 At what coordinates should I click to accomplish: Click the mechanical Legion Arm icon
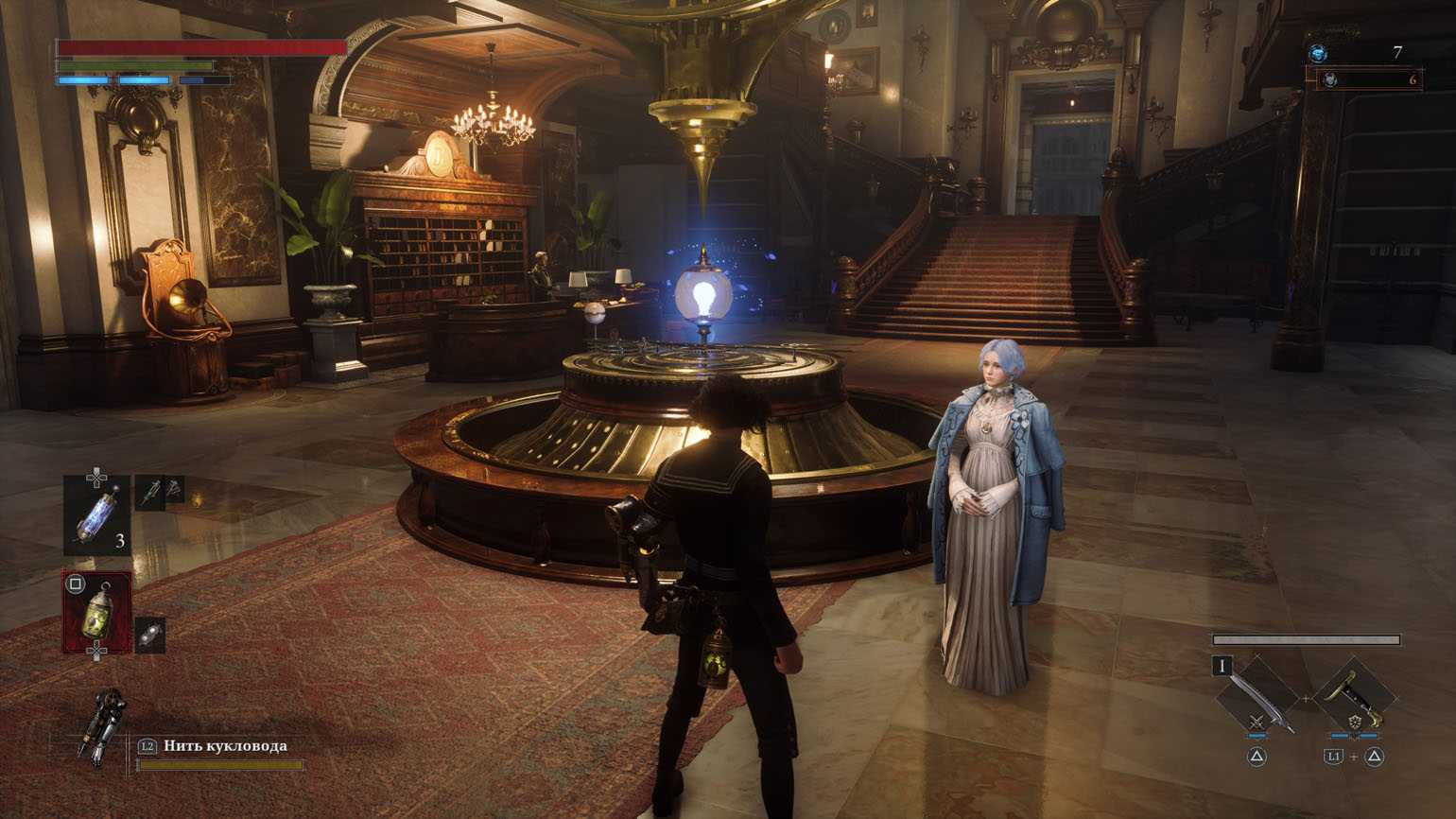coord(102,725)
